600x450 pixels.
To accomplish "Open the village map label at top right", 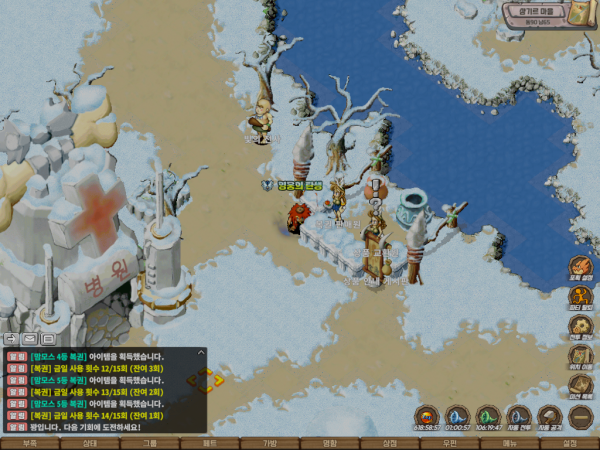I will point(550,13).
